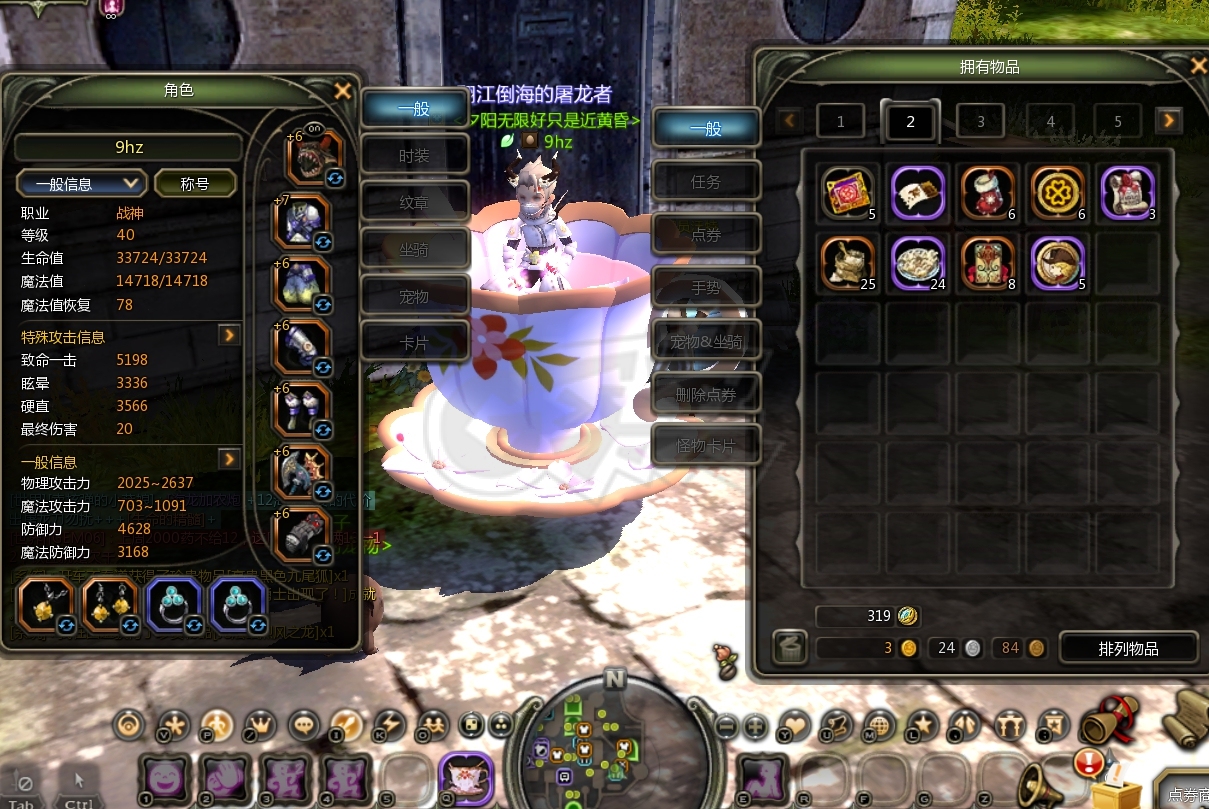Switch to the 卡片 card tab
1209x809 pixels.
[x=414, y=342]
